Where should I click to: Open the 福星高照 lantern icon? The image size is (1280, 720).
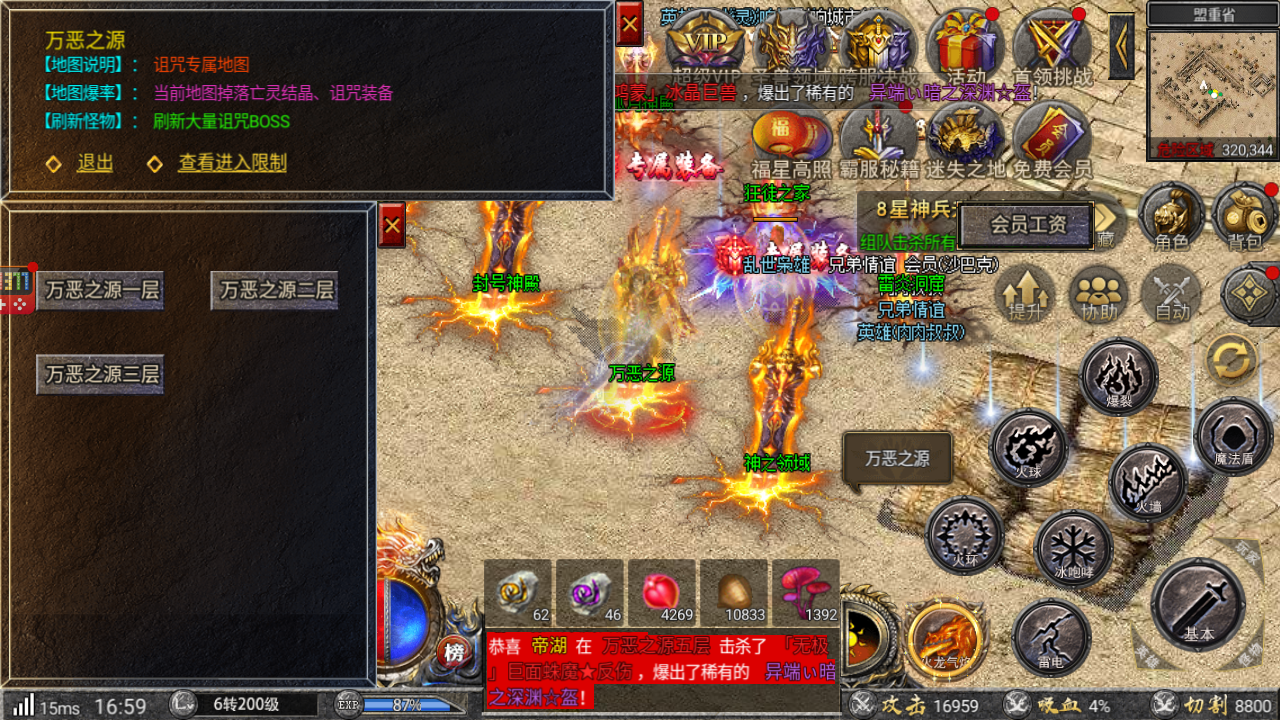click(x=791, y=140)
